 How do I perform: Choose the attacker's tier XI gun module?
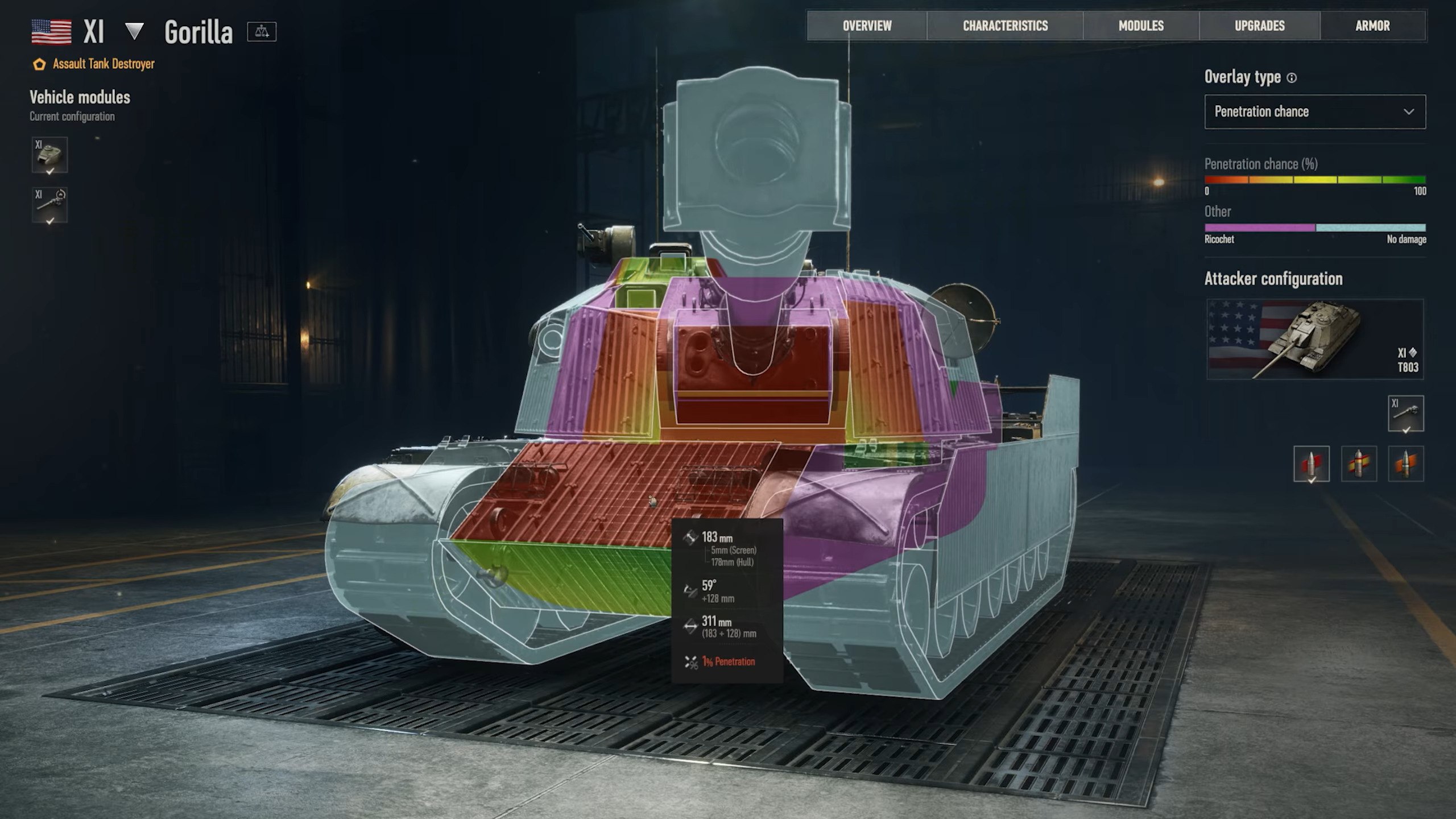(1405, 413)
